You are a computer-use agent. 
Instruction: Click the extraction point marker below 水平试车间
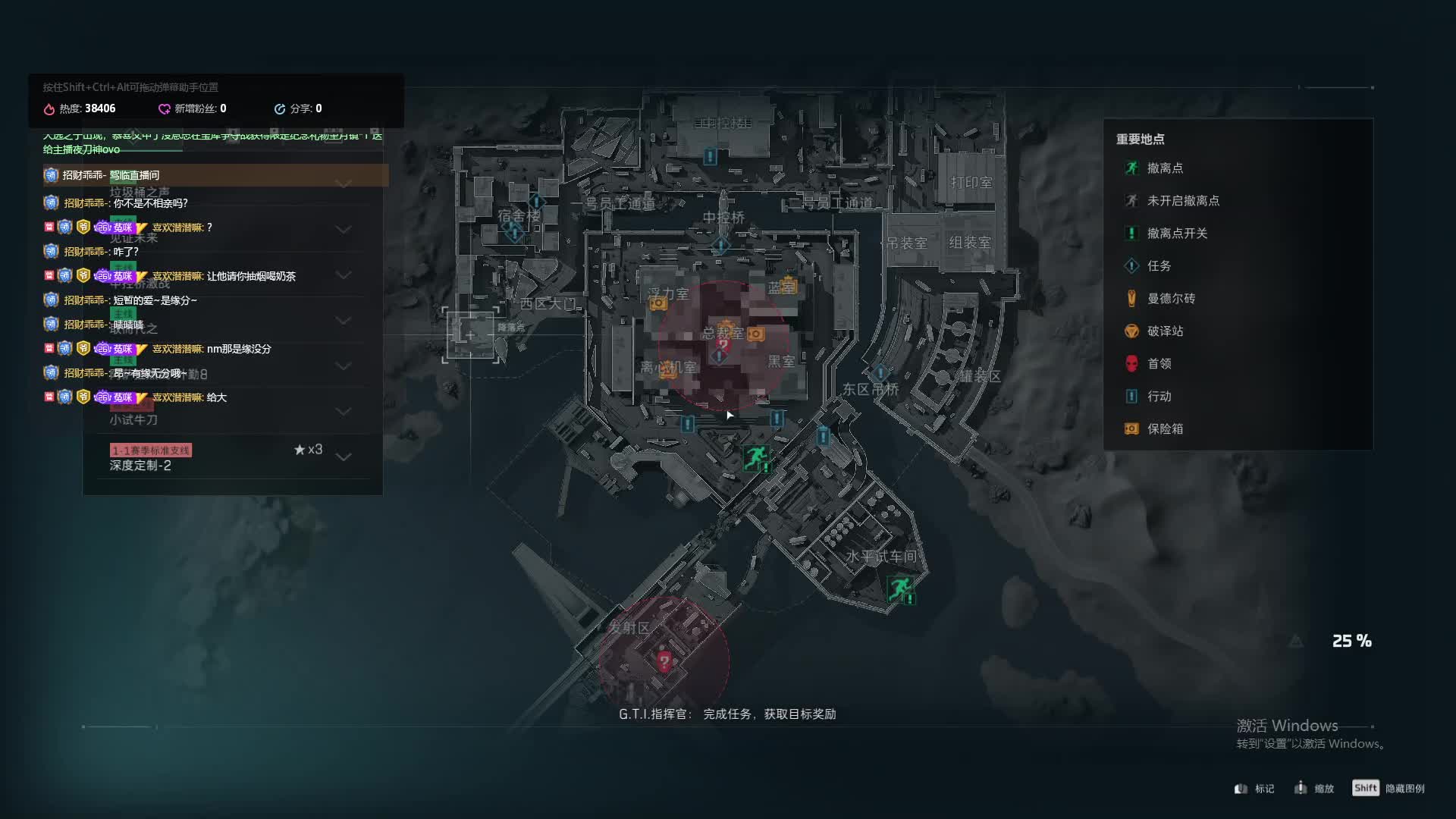pos(899,588)
